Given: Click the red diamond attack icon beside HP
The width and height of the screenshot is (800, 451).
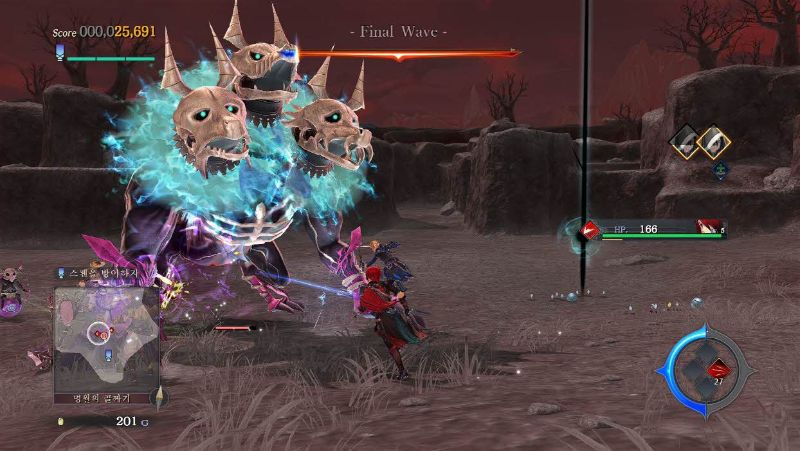Looking at the screenshot, I should click(x=592, y=231).
